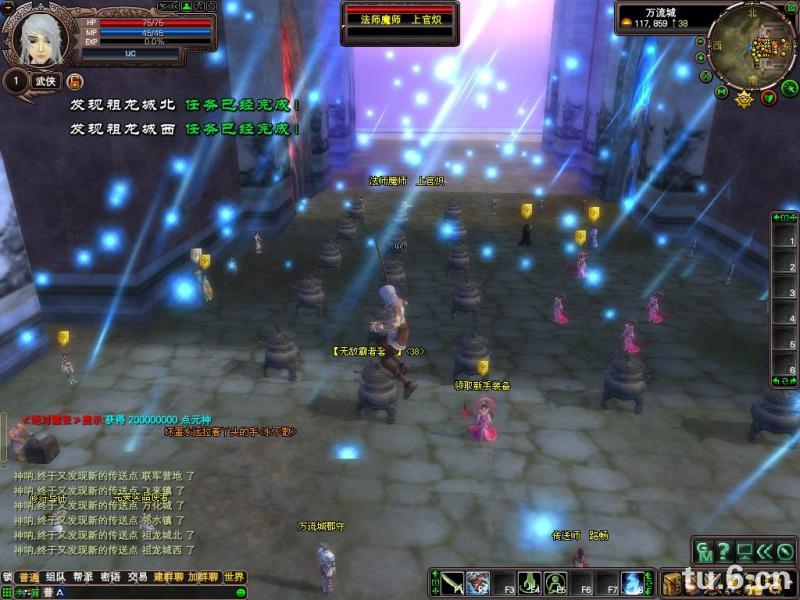Click the red heart-shaped button under the minimap
This screenshot has height=600, width=800.
click(768, 97)
